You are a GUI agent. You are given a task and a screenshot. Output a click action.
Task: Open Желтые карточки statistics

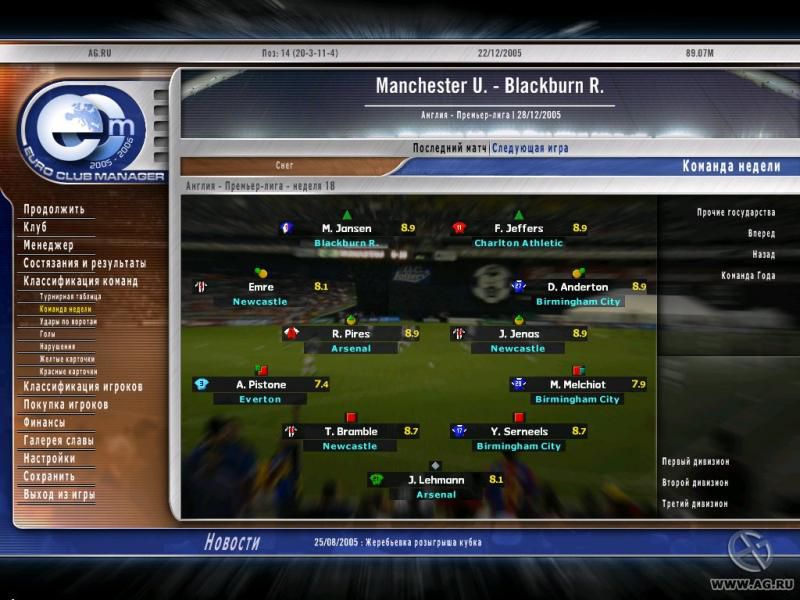68,359
